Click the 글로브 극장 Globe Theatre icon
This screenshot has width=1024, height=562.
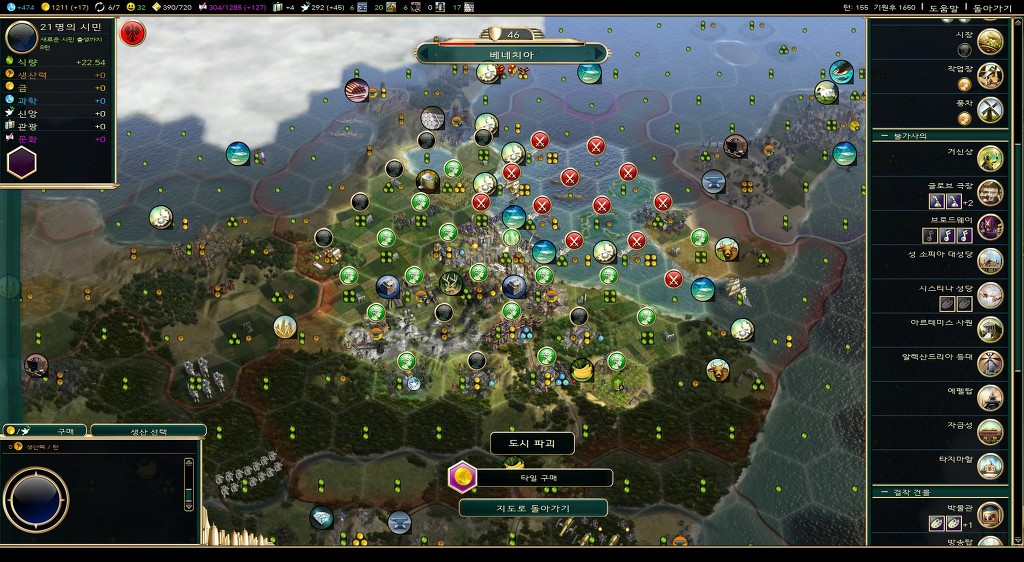click(x=990, y=192)
